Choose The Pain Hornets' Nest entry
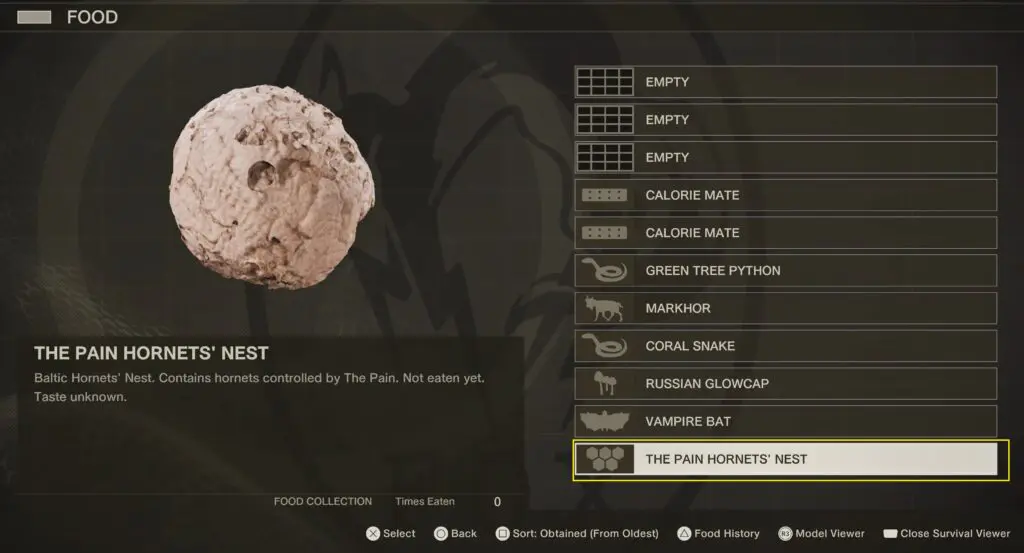Screen dimensions: 1024x553 [x=785, y=459]
